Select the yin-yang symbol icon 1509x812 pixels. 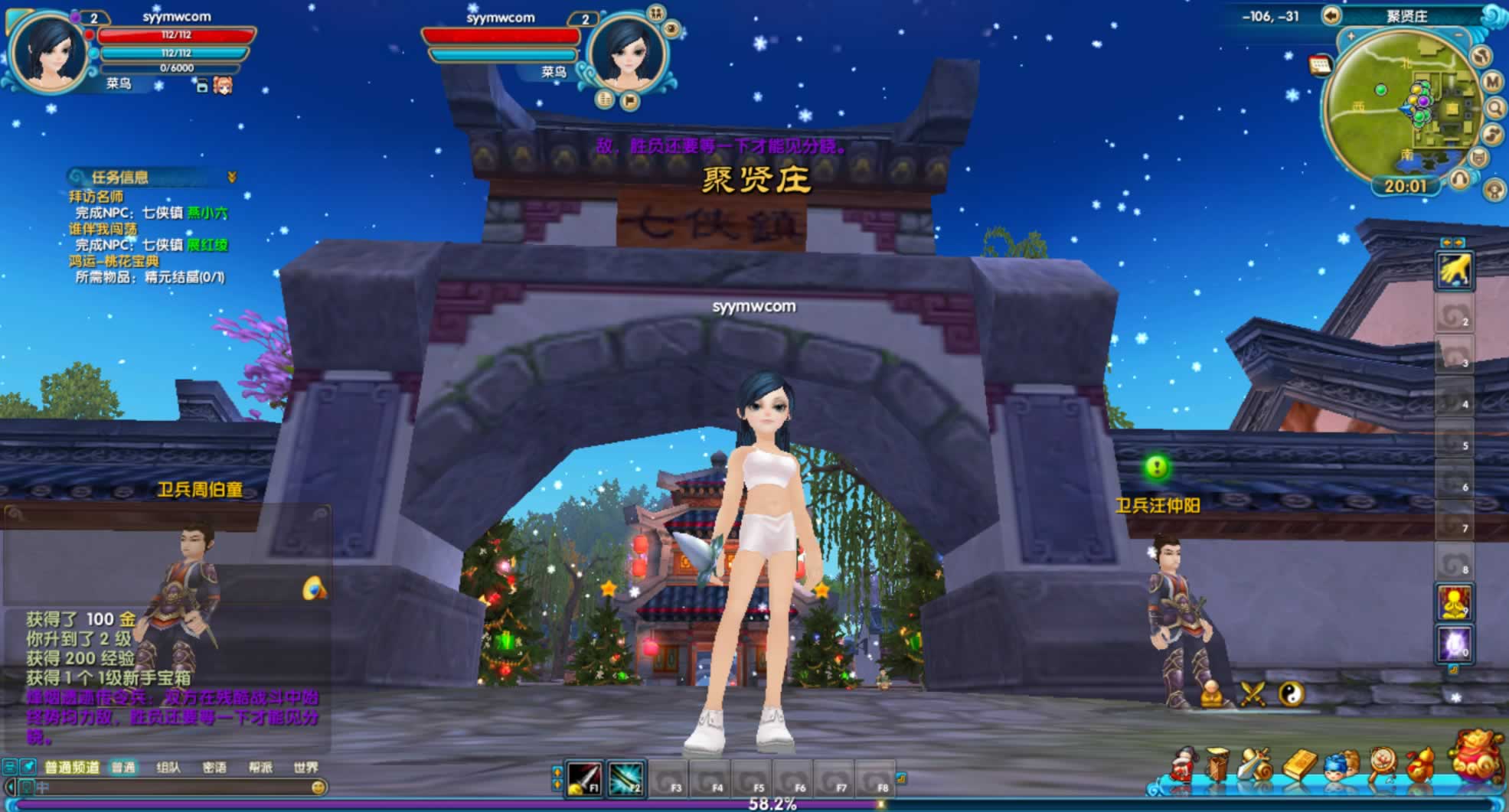pyautogui.click(x=1292, y=694)
